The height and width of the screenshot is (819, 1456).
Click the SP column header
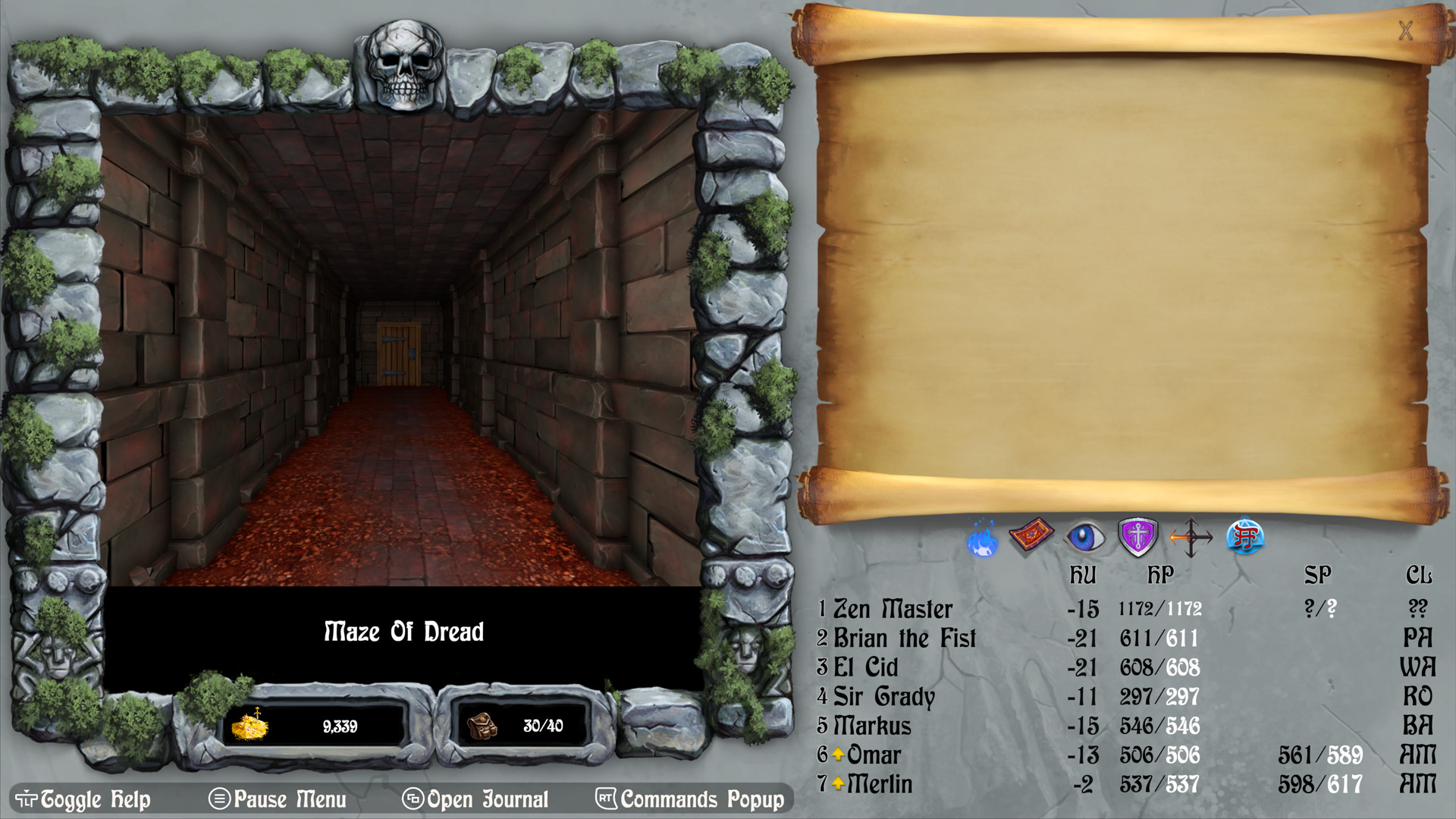pyautogui.click(x=1317, y=575)
